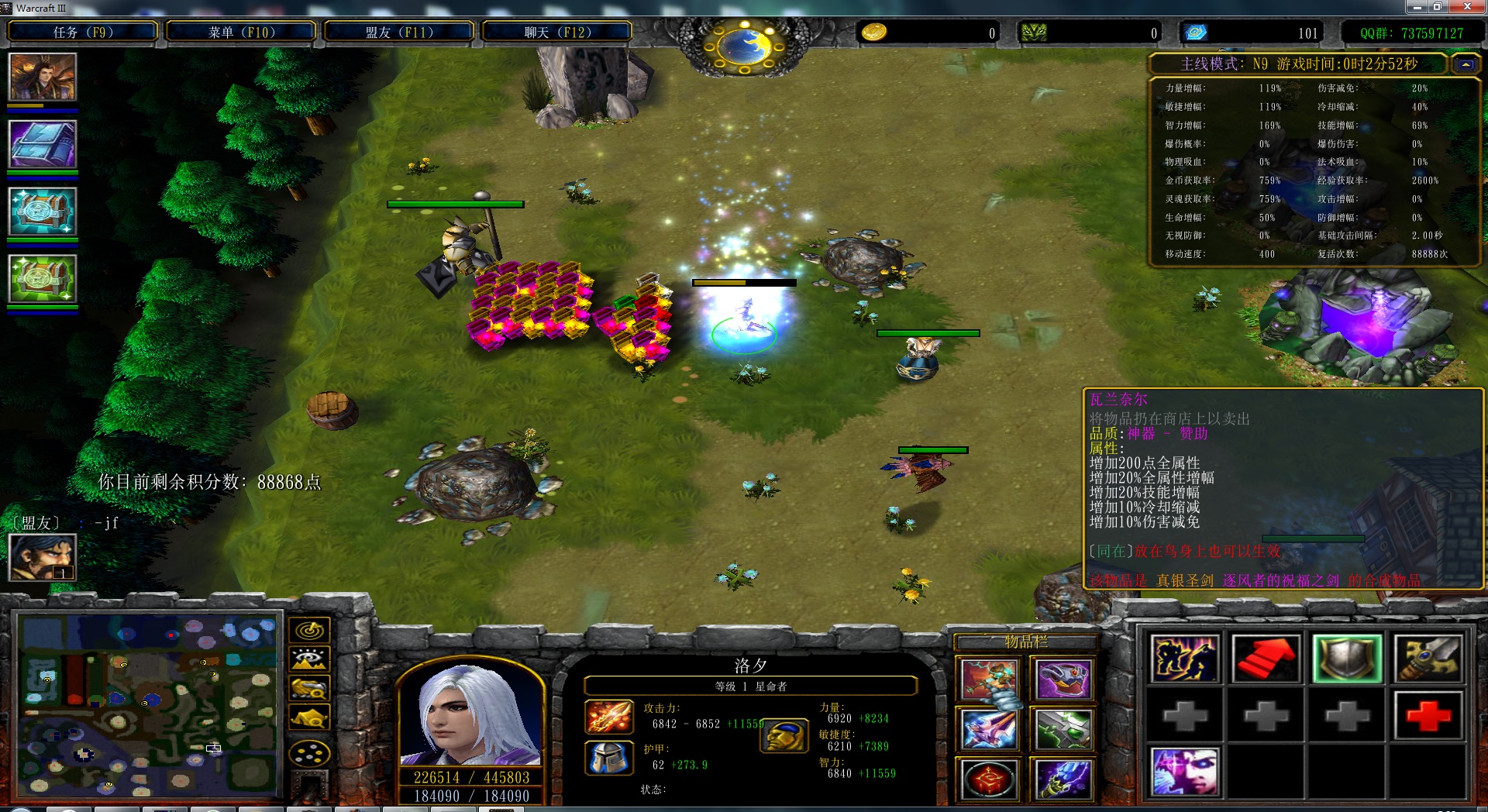The height and width of the screenshot is (812, 1488).
Task: Close the Warcraft III window
Action: (x=1467, y=7)
